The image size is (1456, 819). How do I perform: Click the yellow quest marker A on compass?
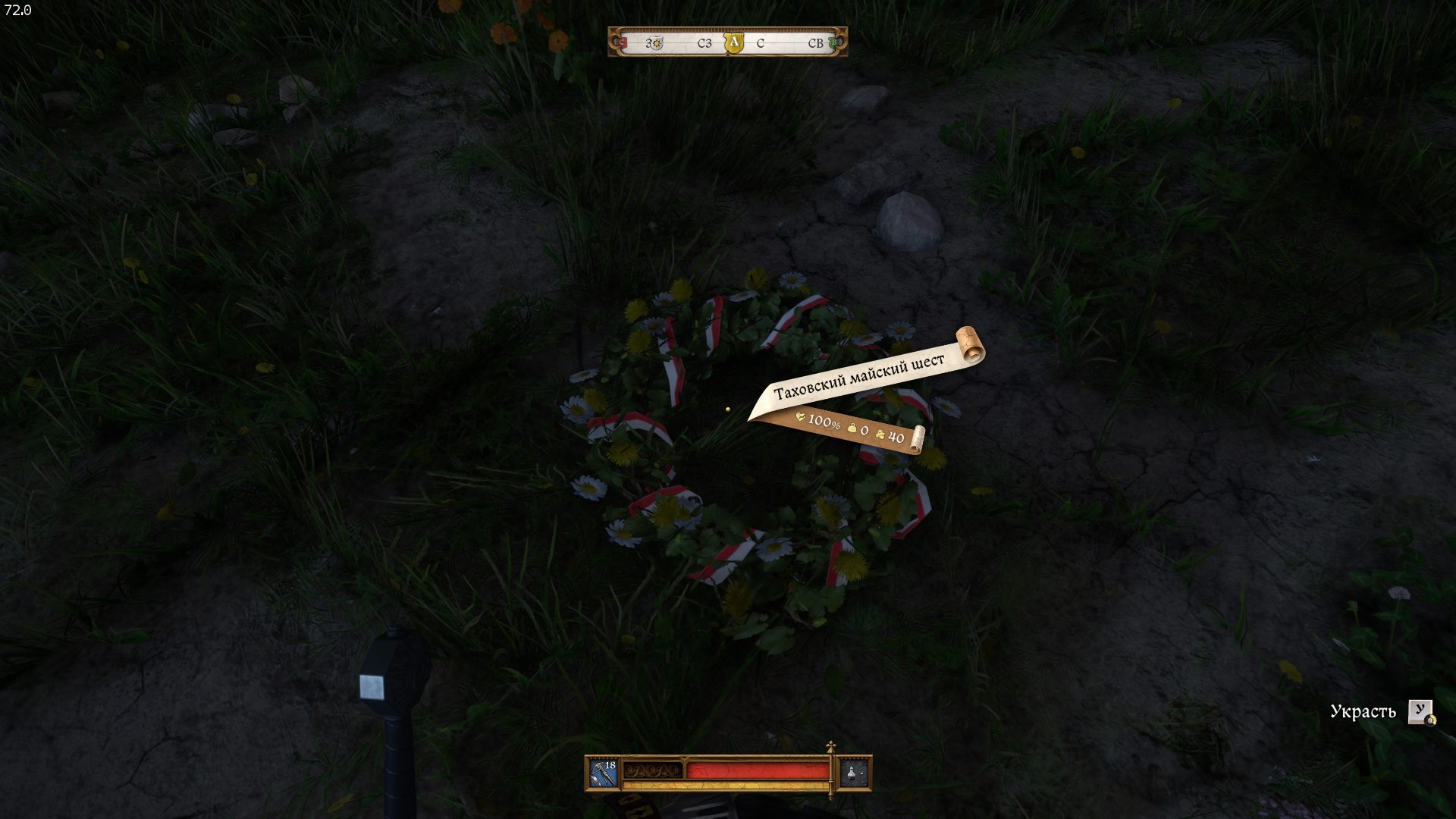click(x=733, y=42)
